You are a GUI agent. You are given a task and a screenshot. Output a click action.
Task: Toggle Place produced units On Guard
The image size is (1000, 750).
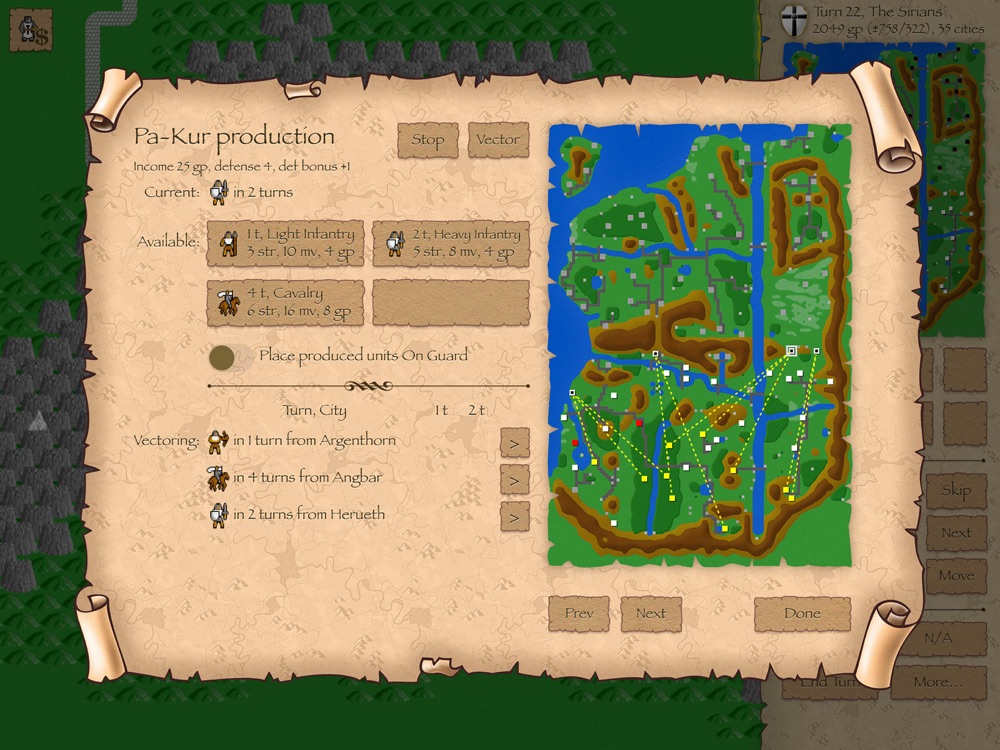(223, 356)
